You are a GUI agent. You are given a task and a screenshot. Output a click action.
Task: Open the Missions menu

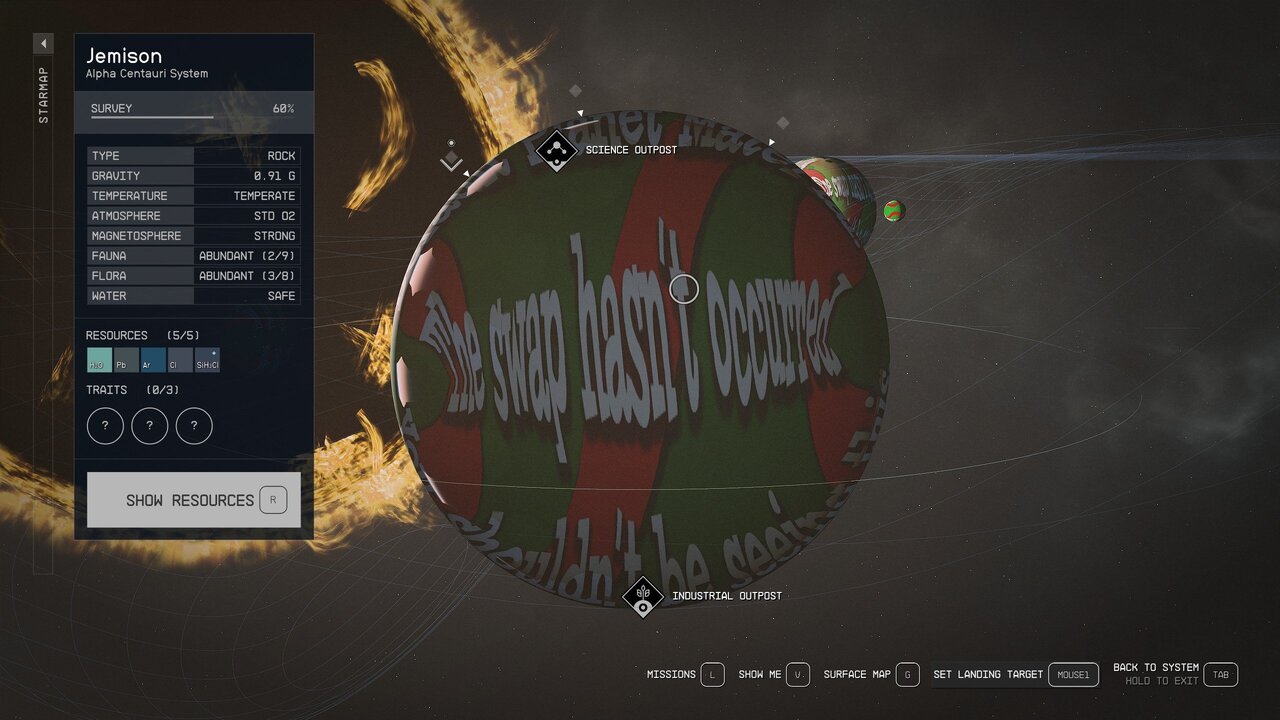point(685,675)
